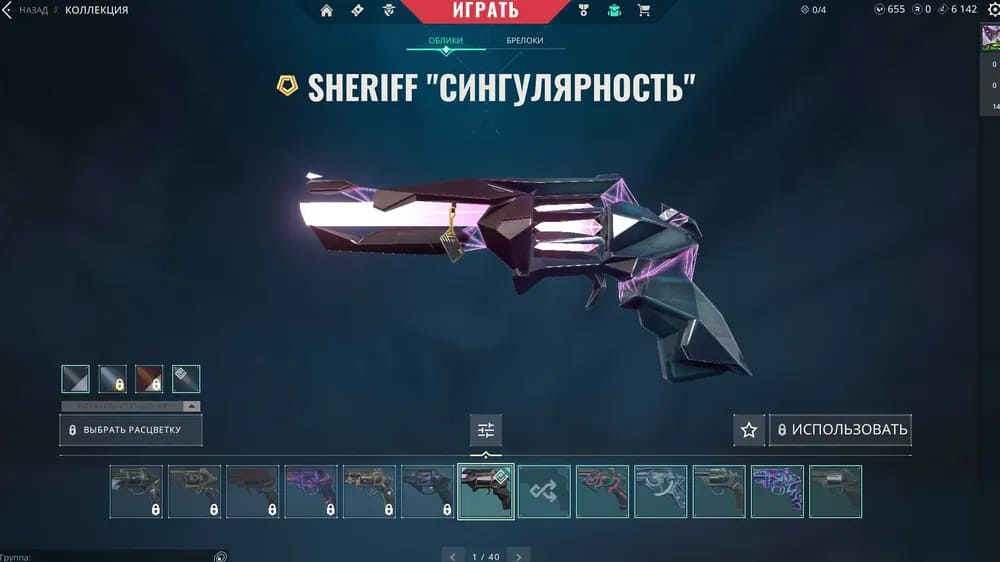Screen dimensions: 1000x562
Task: Select the pink-red Sheriff skin thumbnail
Action: (603, 491)
